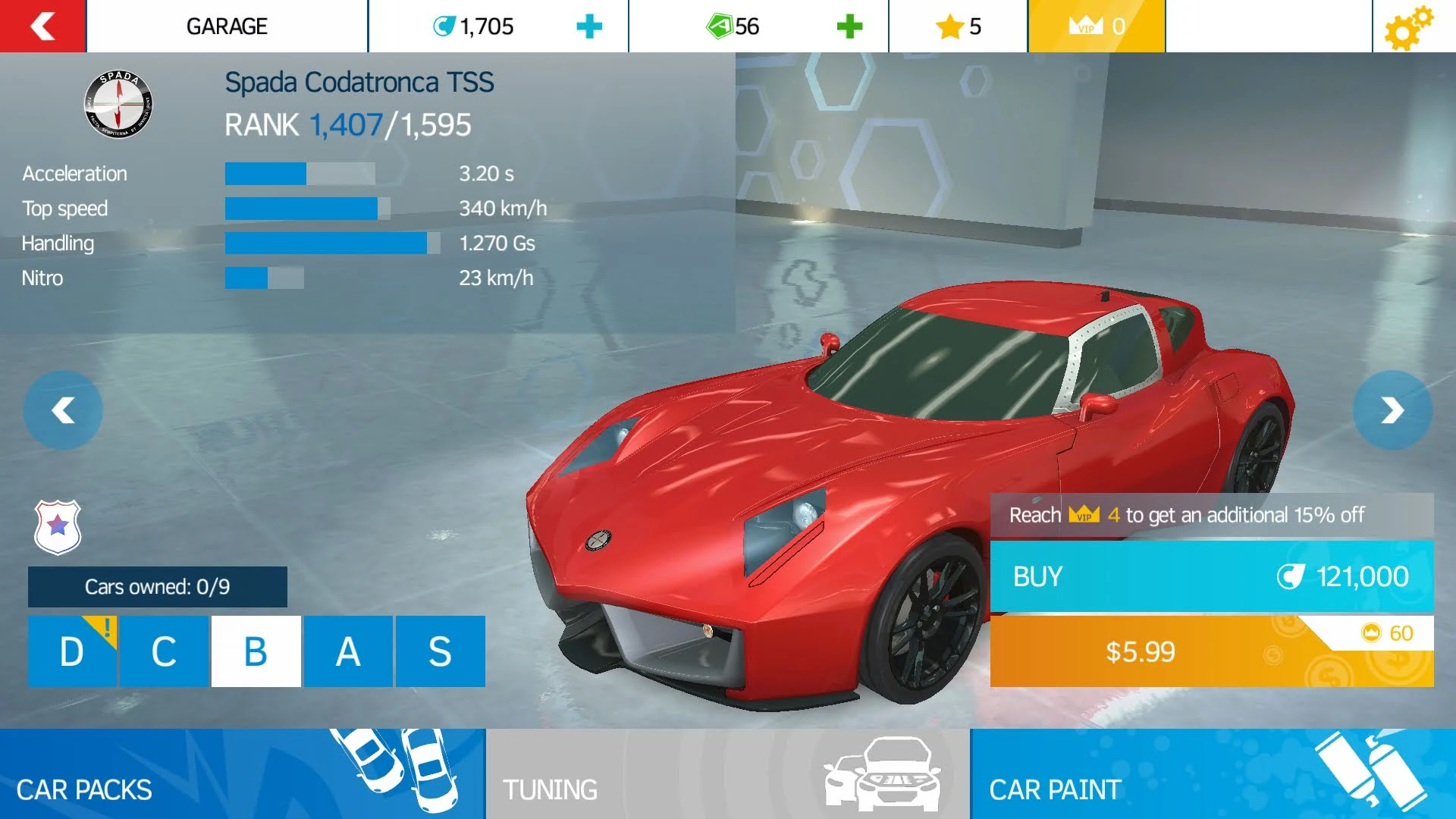Tap the Nitro stat bar
1456x819 pixels.
(265, 278)
